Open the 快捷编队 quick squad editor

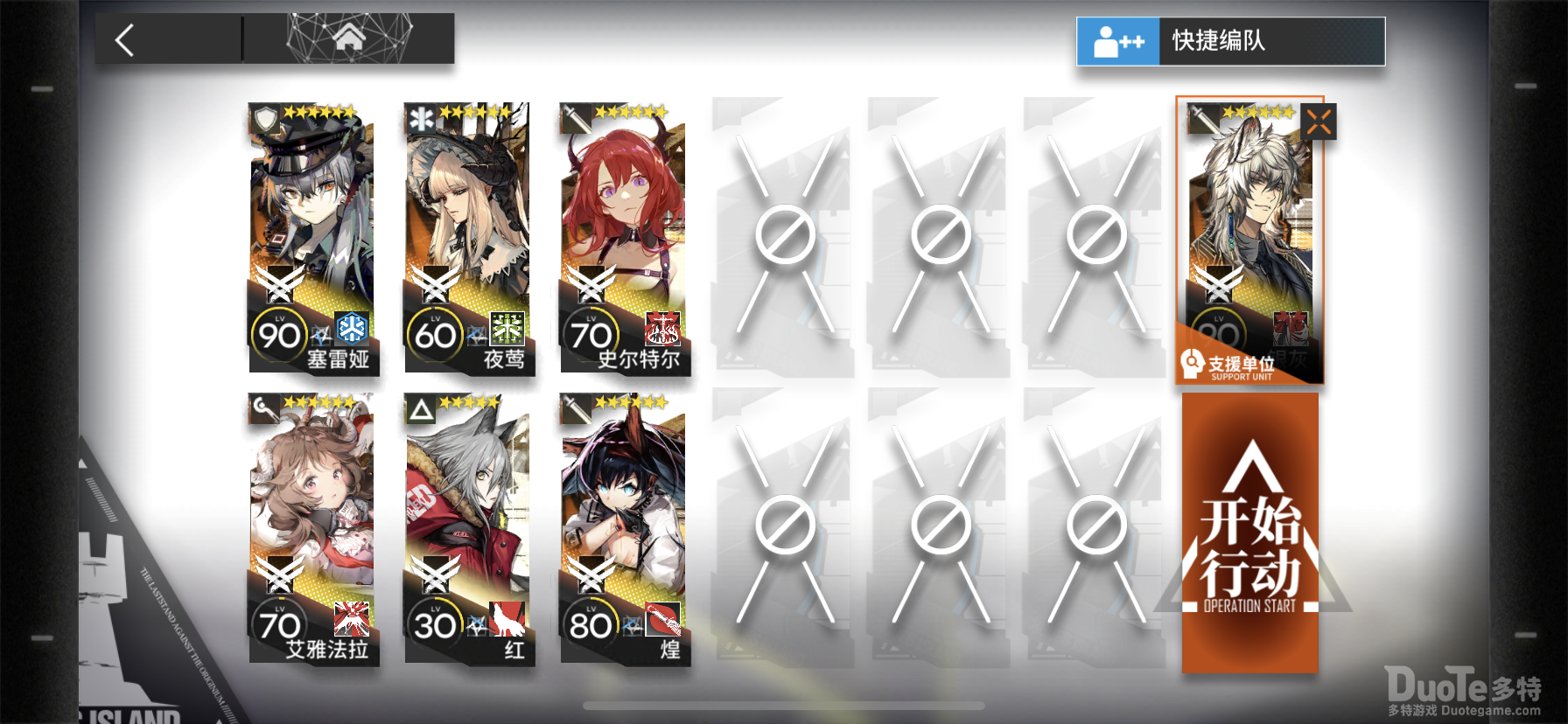[1230, 41]
